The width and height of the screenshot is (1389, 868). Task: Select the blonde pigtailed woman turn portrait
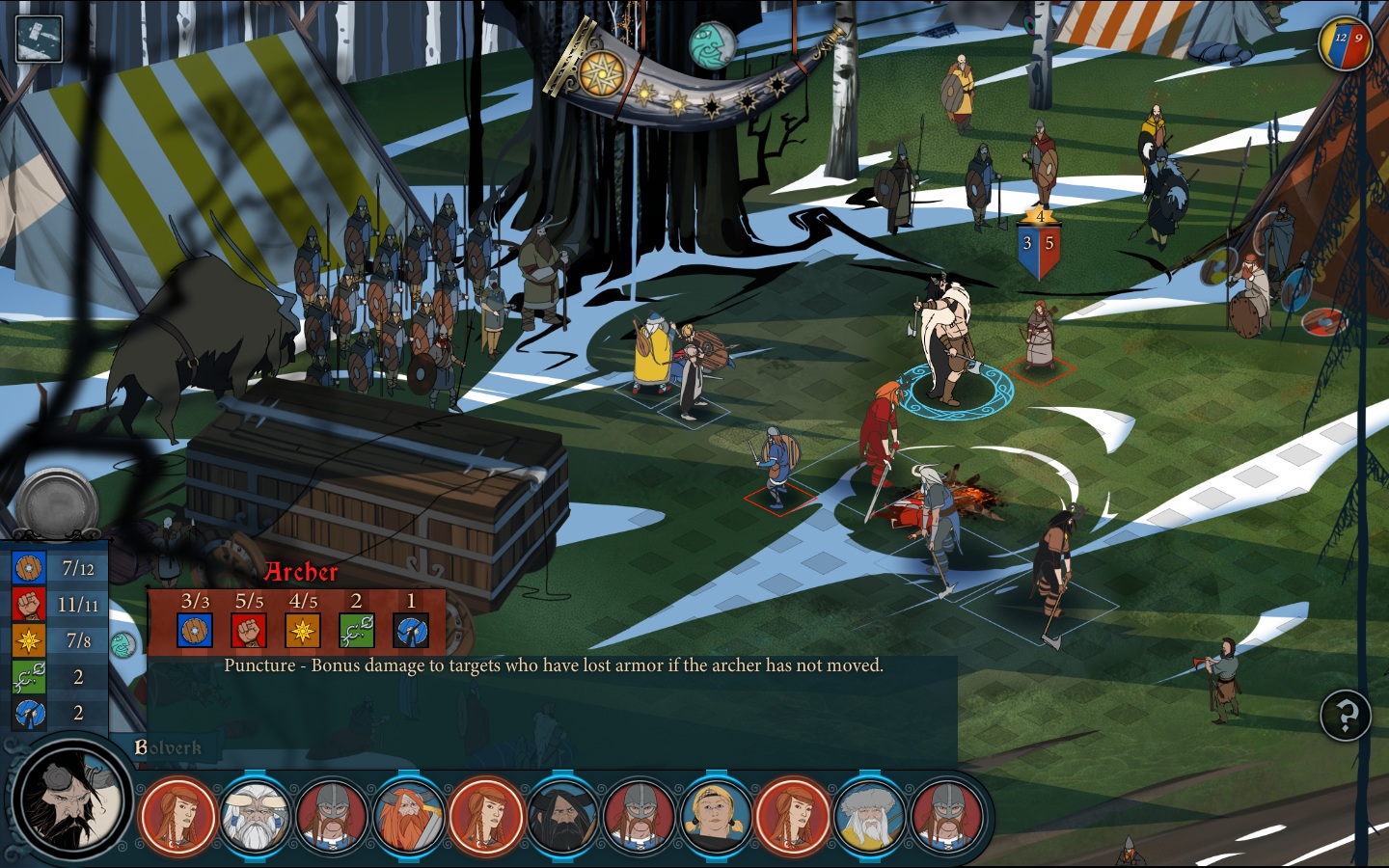(716, 816)
